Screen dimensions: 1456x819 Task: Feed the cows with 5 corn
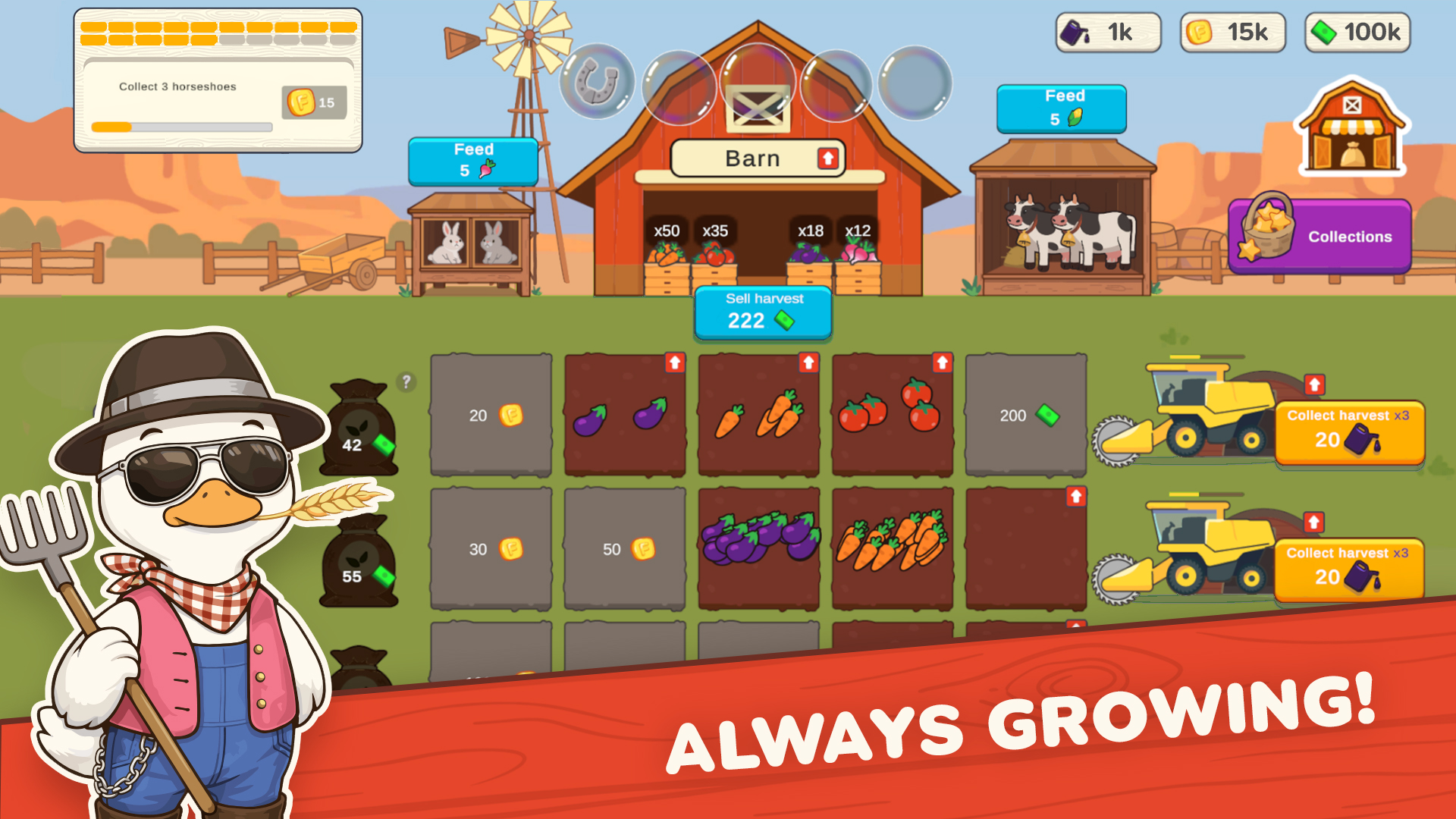(x=1062, y=107)
